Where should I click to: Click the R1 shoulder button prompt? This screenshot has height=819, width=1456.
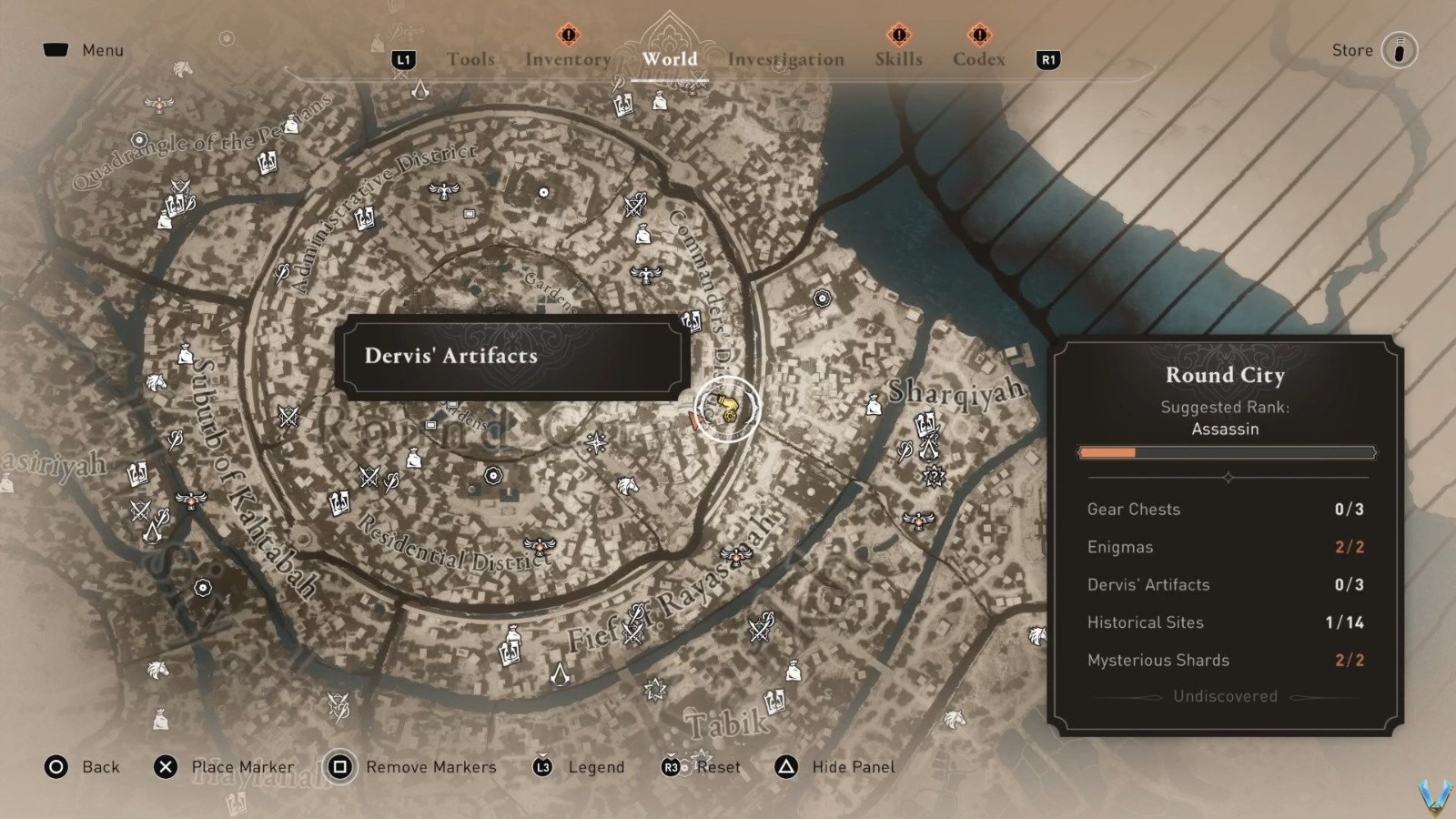(x=1046, y=61)
